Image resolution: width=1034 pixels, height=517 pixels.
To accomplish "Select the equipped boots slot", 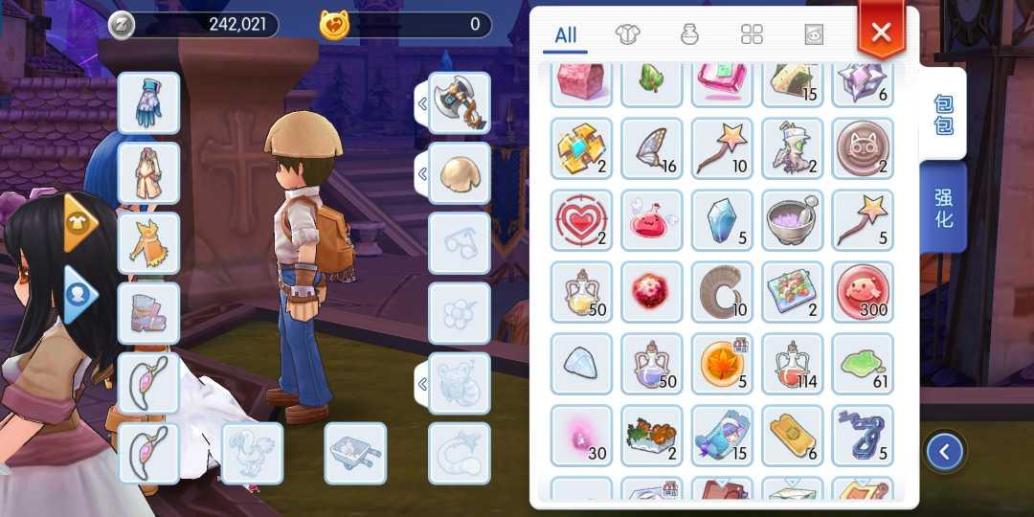I will tap(149, 313).
